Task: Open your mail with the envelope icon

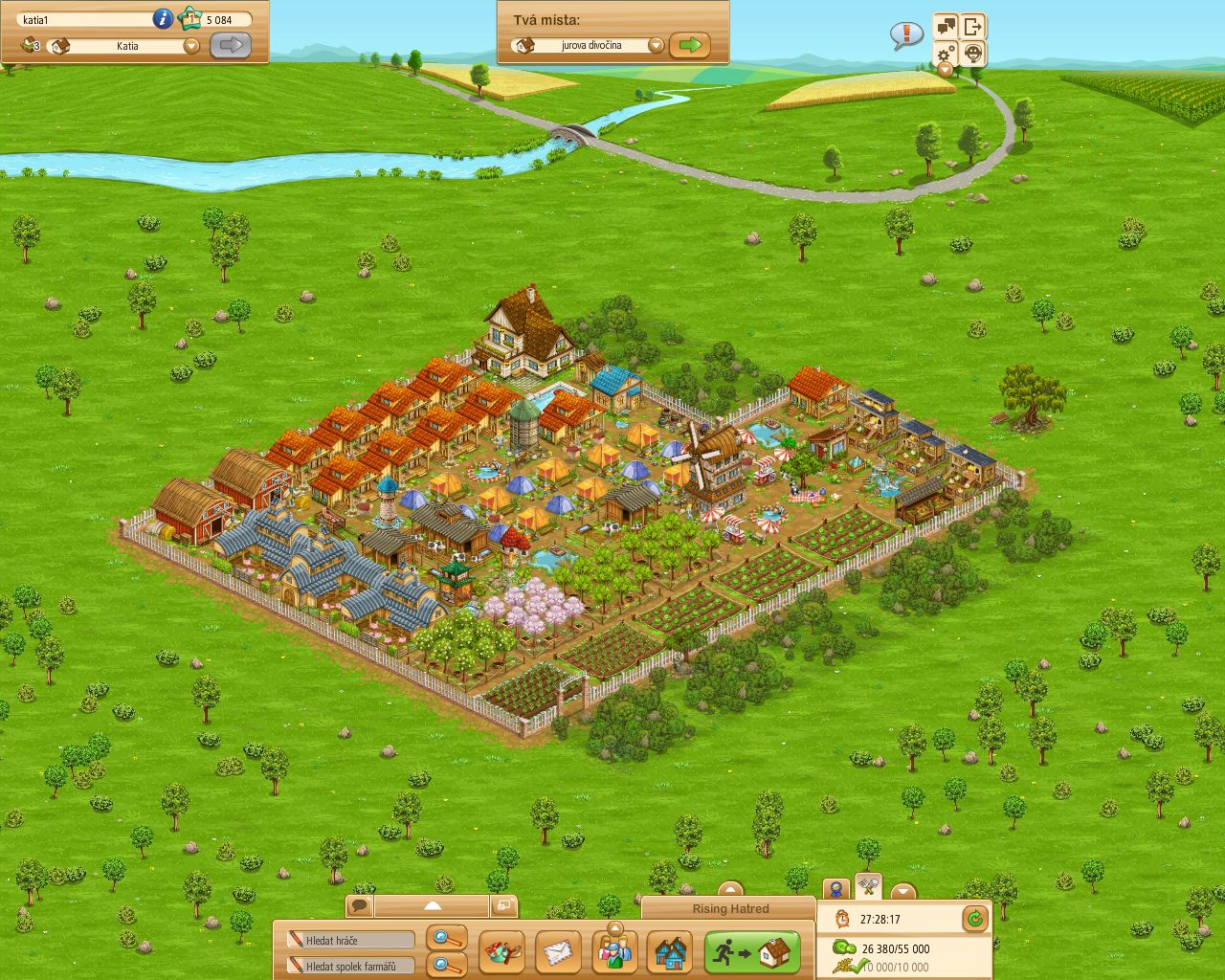Action: pyautogui.click(x=559, y=951)
